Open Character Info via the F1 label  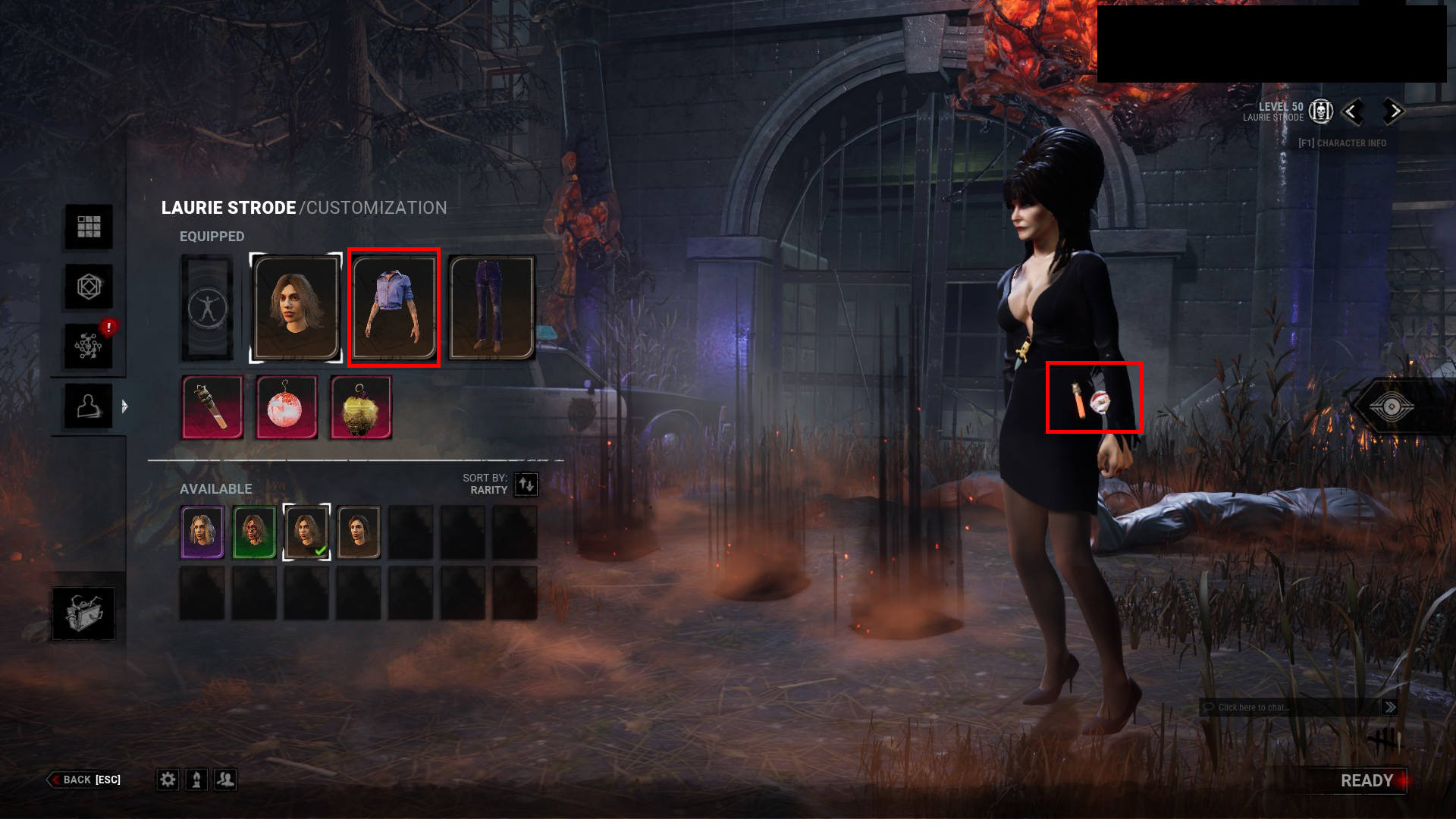tap(1343, 143)
